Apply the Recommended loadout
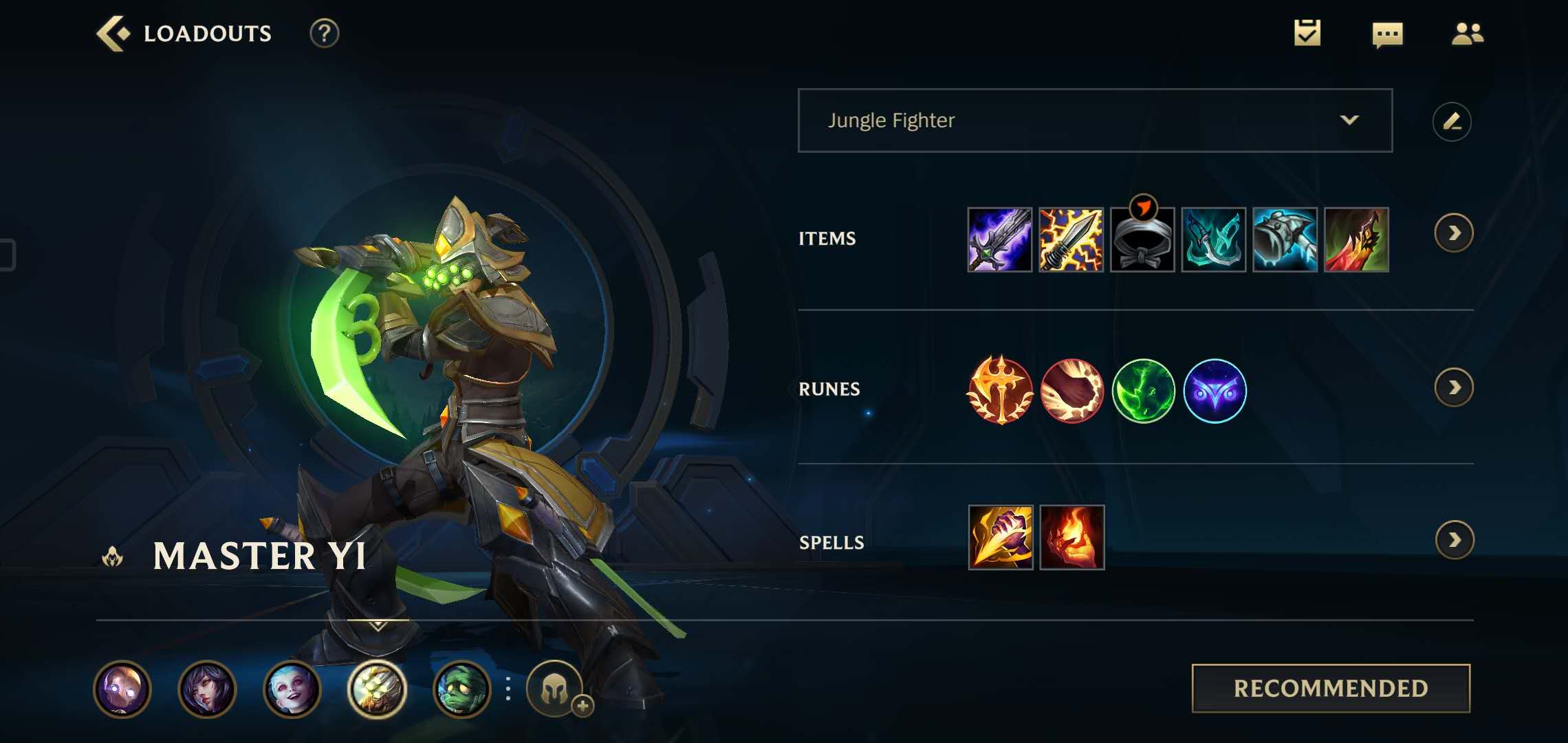This screenshot has width=1568, height=743. [1331, 688]
